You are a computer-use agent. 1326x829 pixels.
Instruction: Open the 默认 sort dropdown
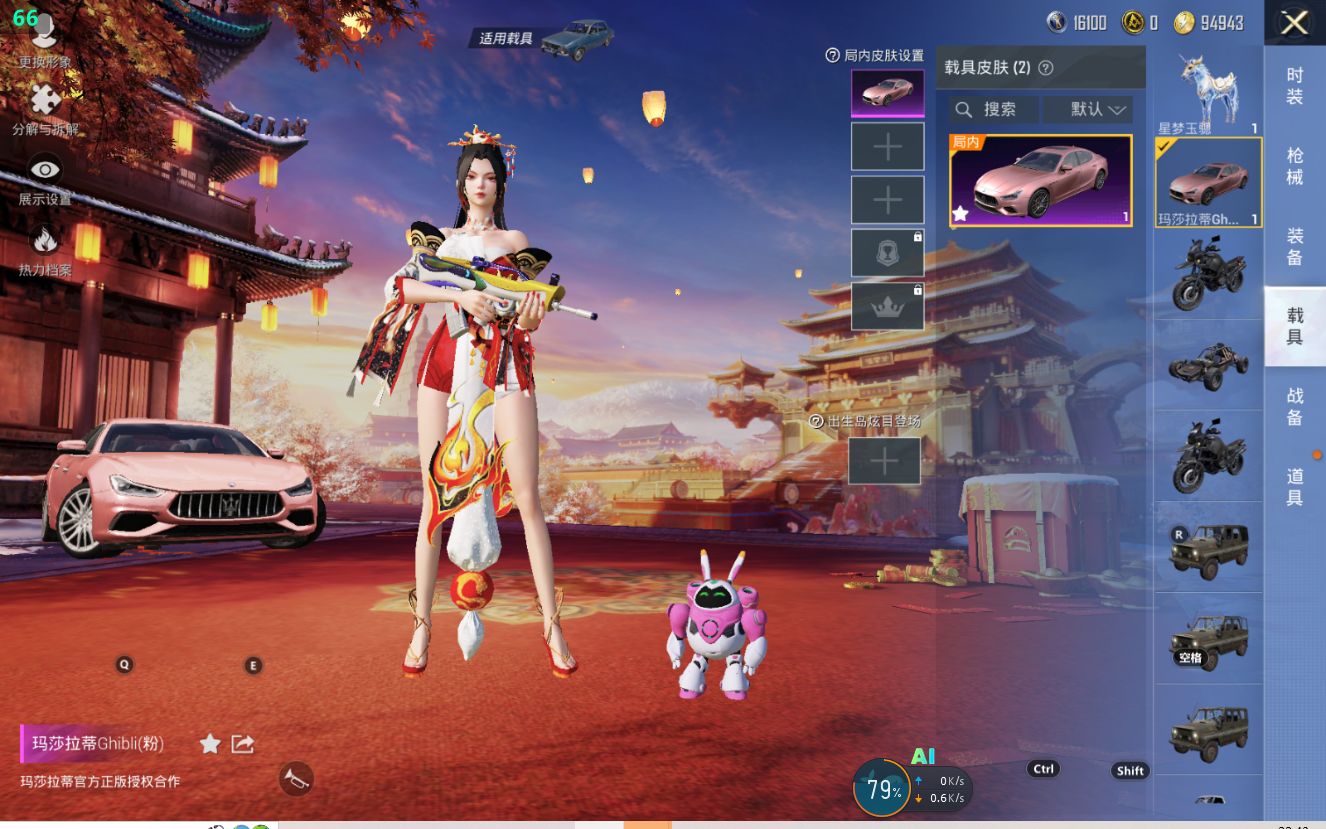(1087, 109)
